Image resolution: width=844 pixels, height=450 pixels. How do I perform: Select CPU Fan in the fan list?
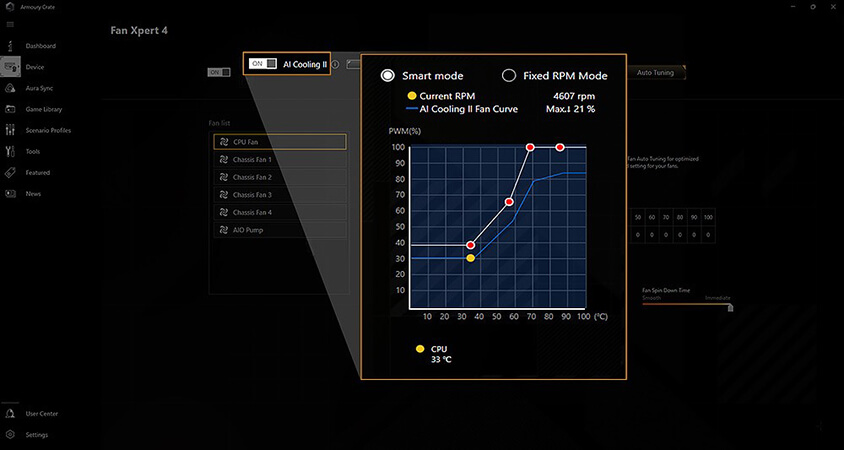pyautogui.click(x=280, y=142)
